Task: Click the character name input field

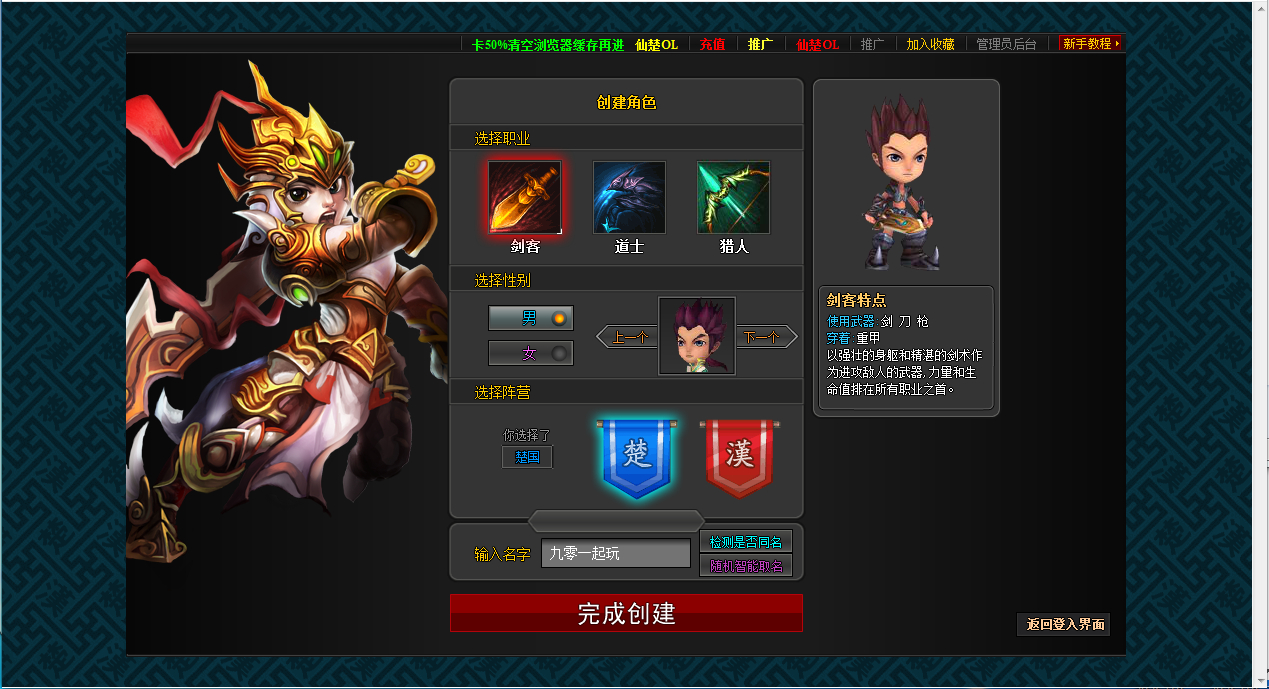Action: coord(615,553)
